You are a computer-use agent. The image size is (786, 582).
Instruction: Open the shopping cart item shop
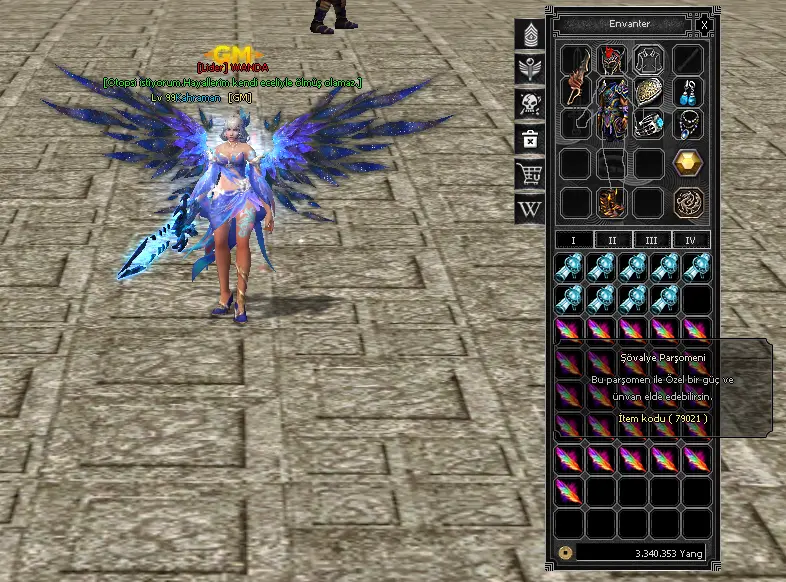pos(529,174)
